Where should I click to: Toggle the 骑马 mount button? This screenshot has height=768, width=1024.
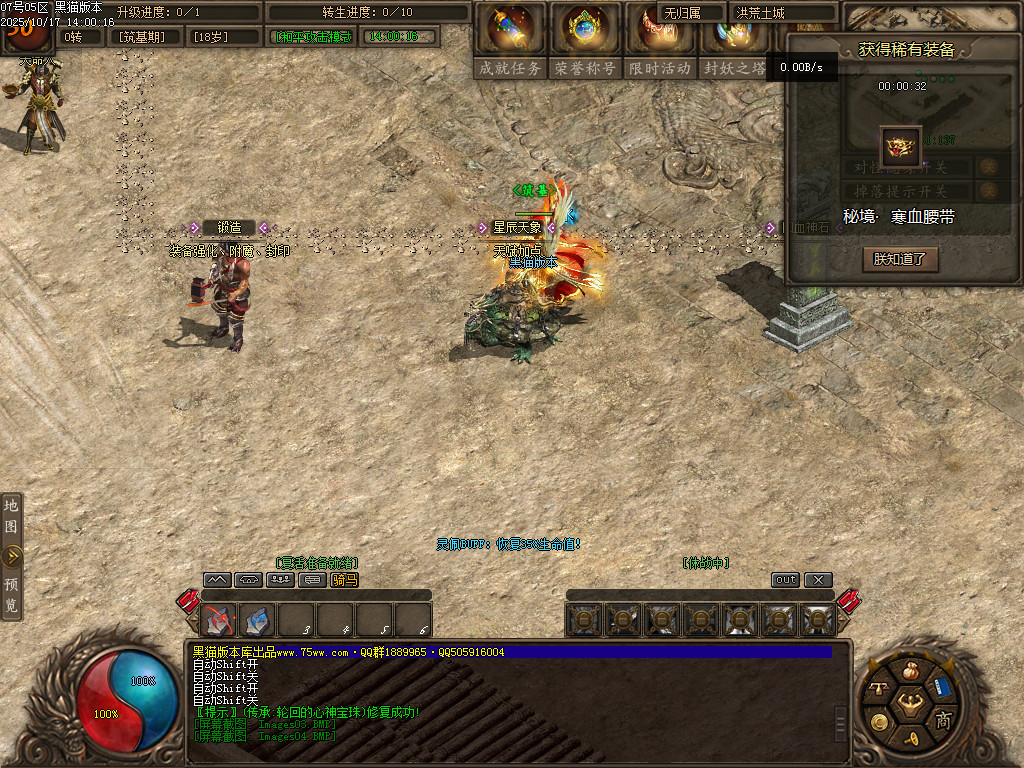(344, 580)
